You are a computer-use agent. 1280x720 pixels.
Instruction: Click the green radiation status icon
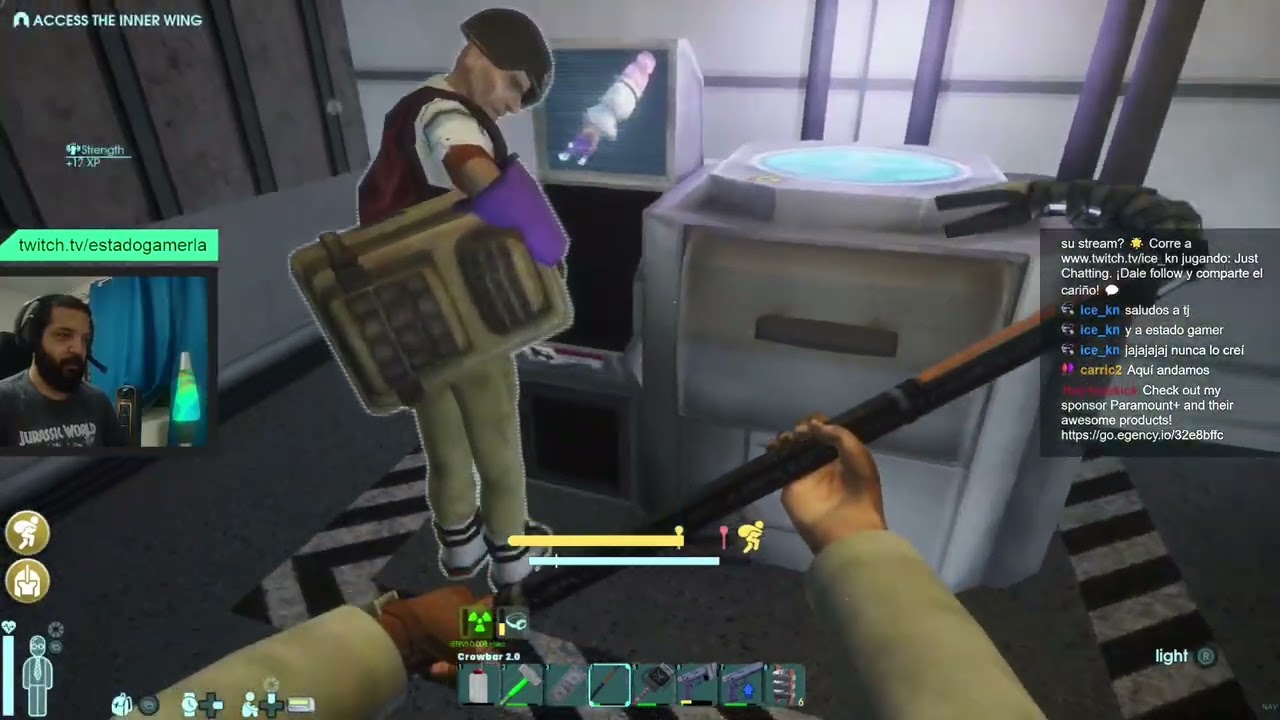(479, 622)
